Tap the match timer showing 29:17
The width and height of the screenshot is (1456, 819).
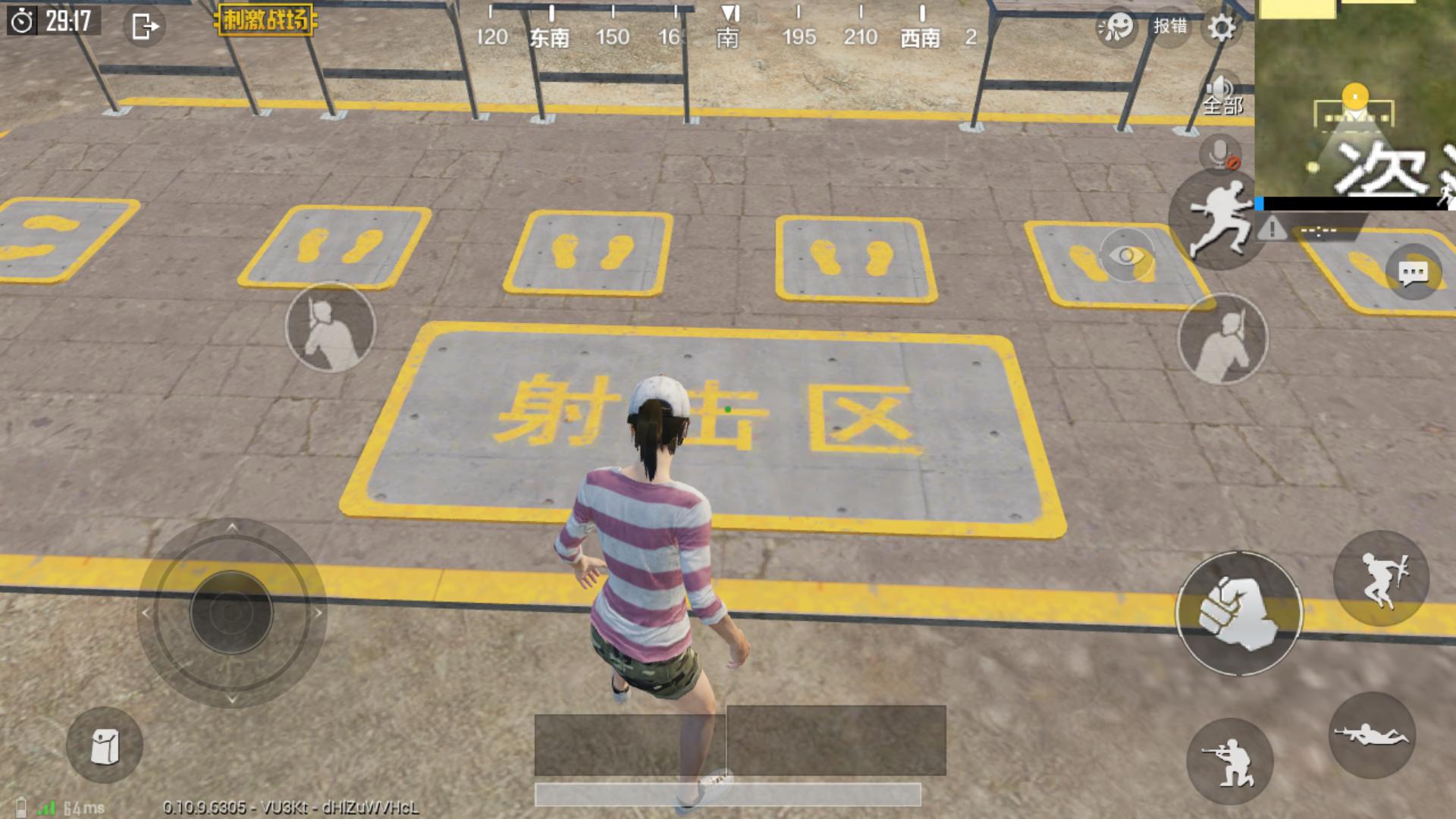[x=55, y=23]
